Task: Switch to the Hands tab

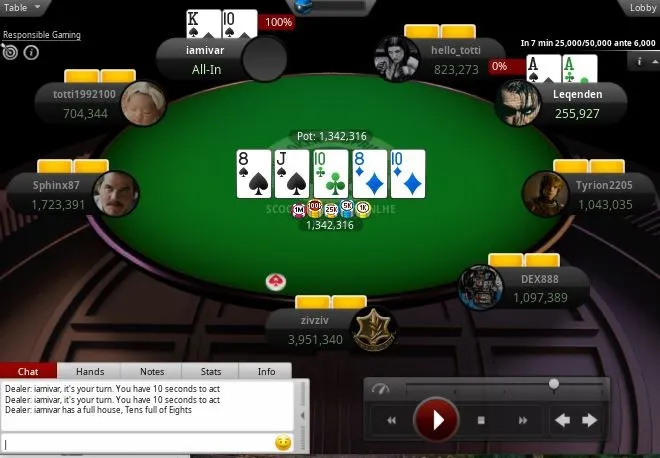Action: tap(90, 371)
